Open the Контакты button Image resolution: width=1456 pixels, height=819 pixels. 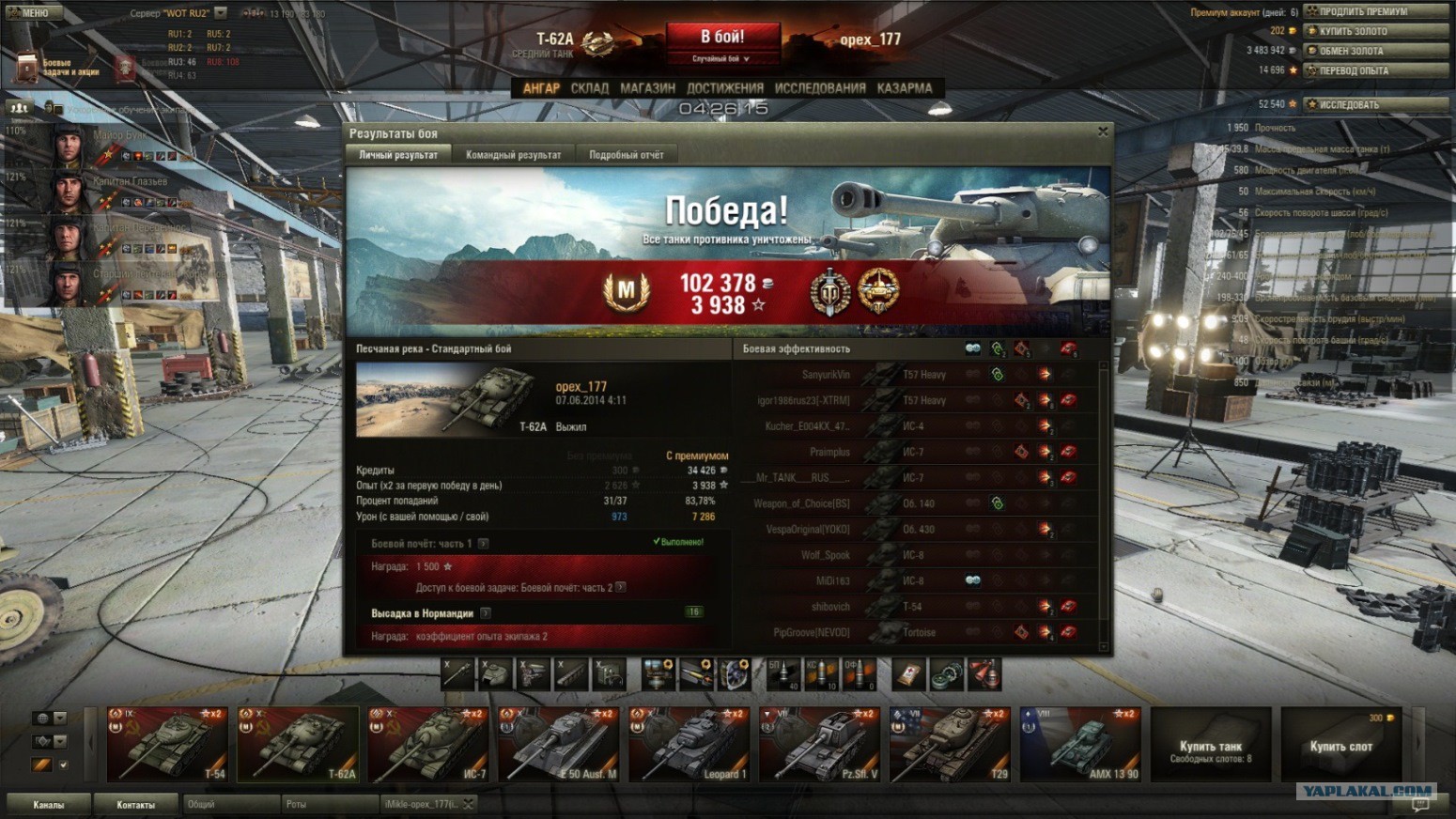pyautogui.click(x=135, y=805)
